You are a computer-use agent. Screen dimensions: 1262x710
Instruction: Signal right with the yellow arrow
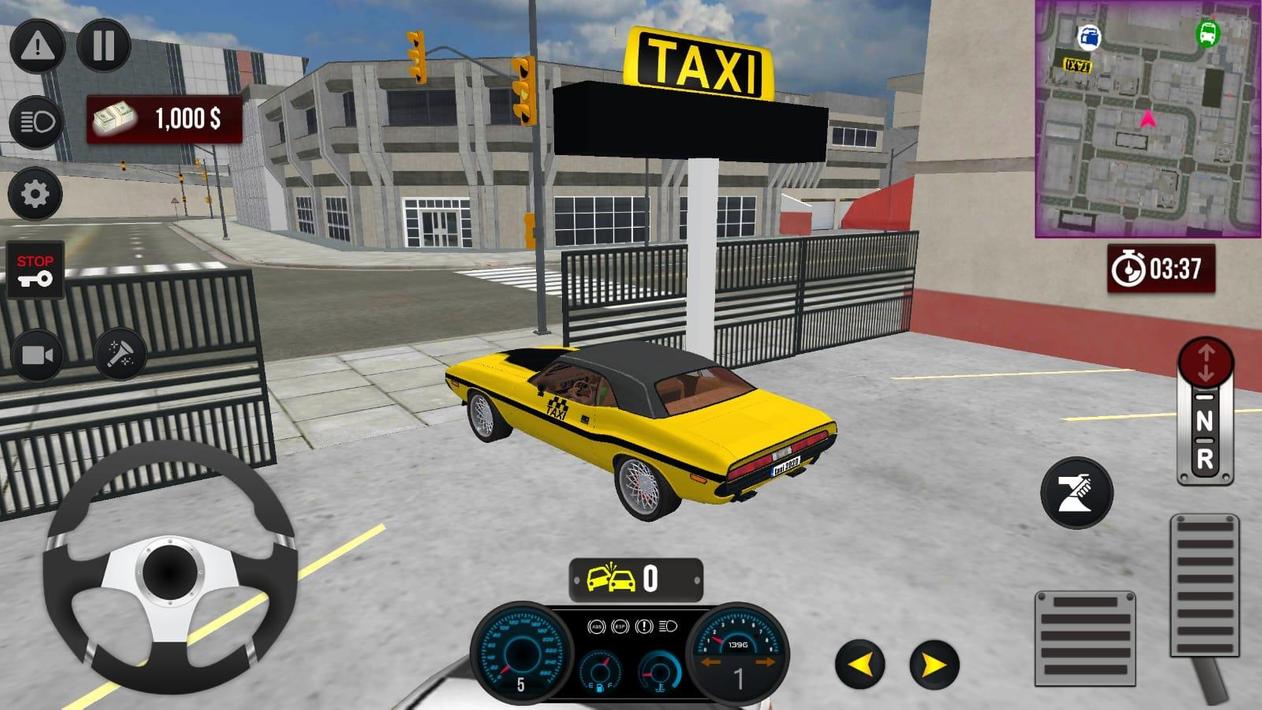tap(934, 665)
